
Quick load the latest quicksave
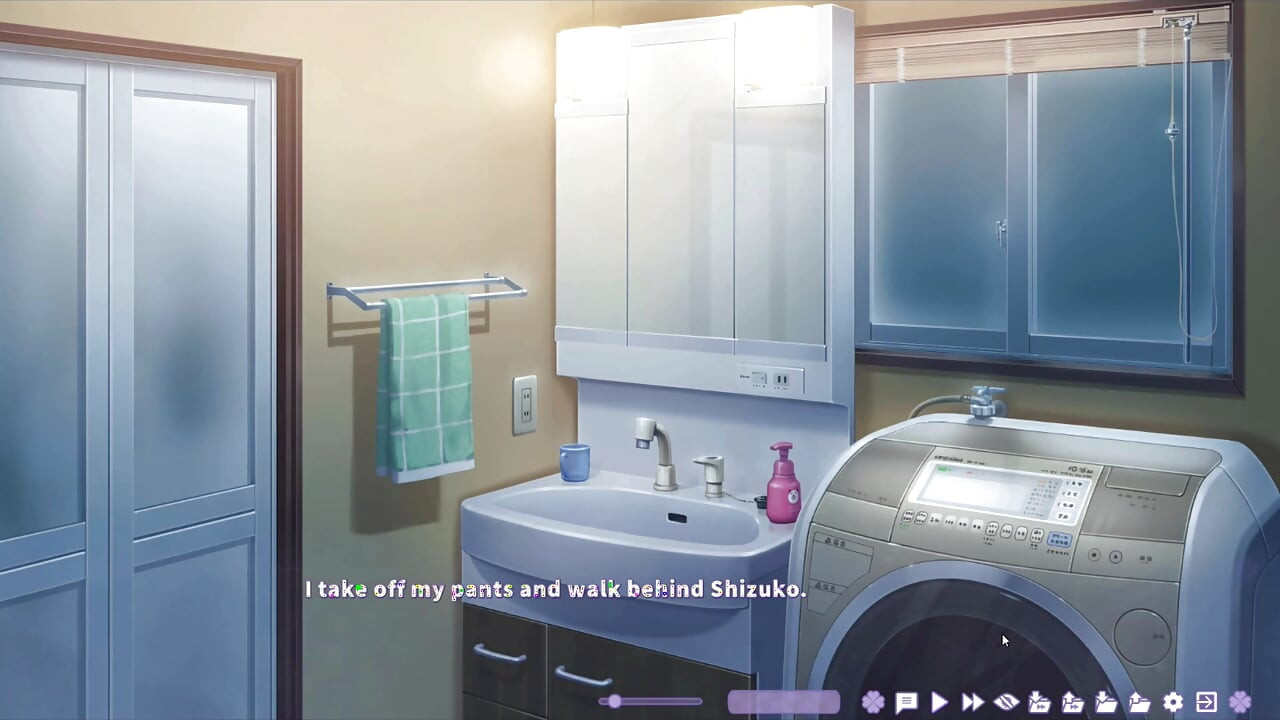(x=1071, y=702)
